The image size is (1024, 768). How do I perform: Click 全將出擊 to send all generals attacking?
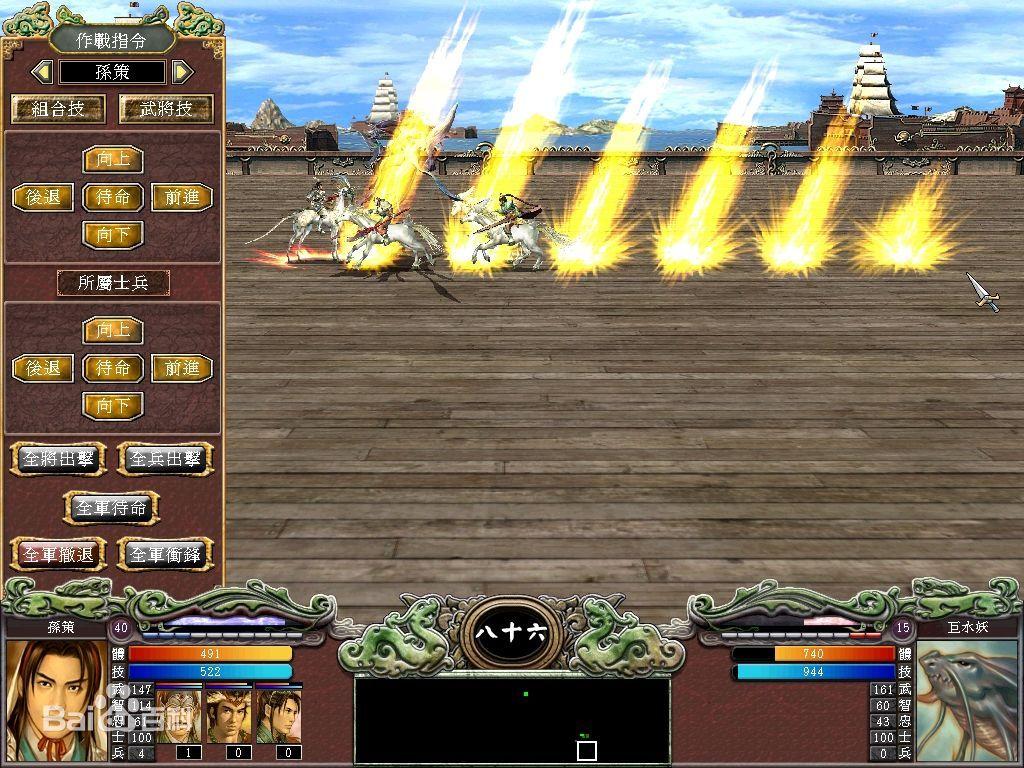coord(58,459)
